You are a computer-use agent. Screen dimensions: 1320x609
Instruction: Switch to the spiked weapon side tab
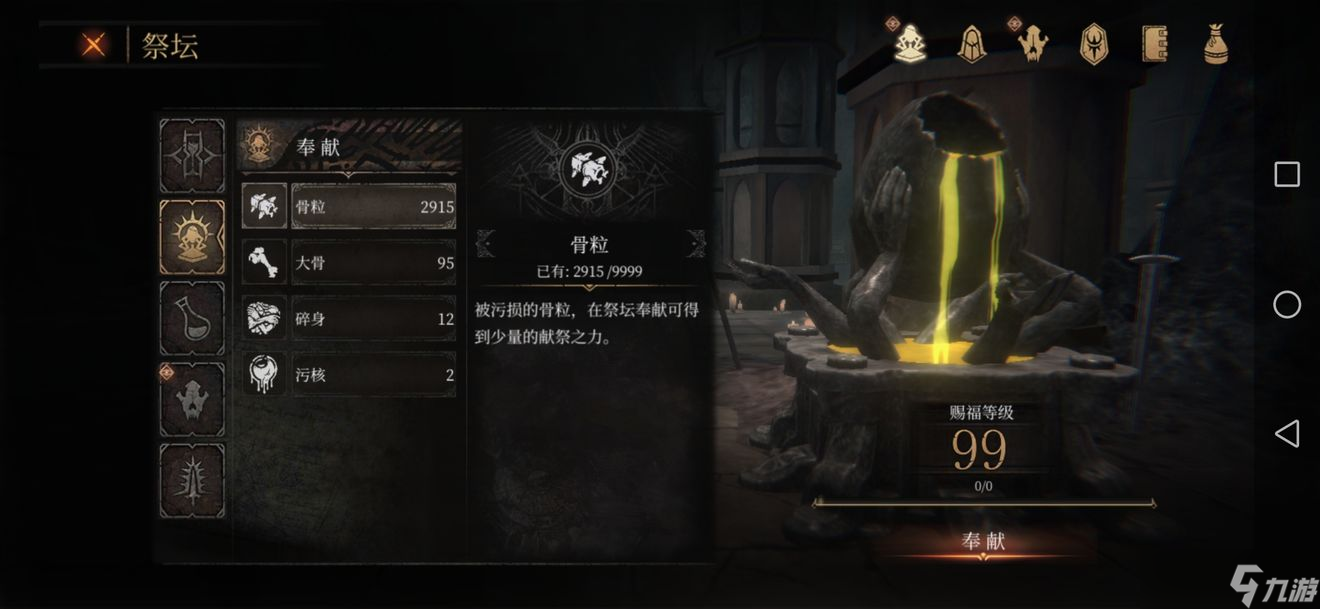[x=192, y=480]
